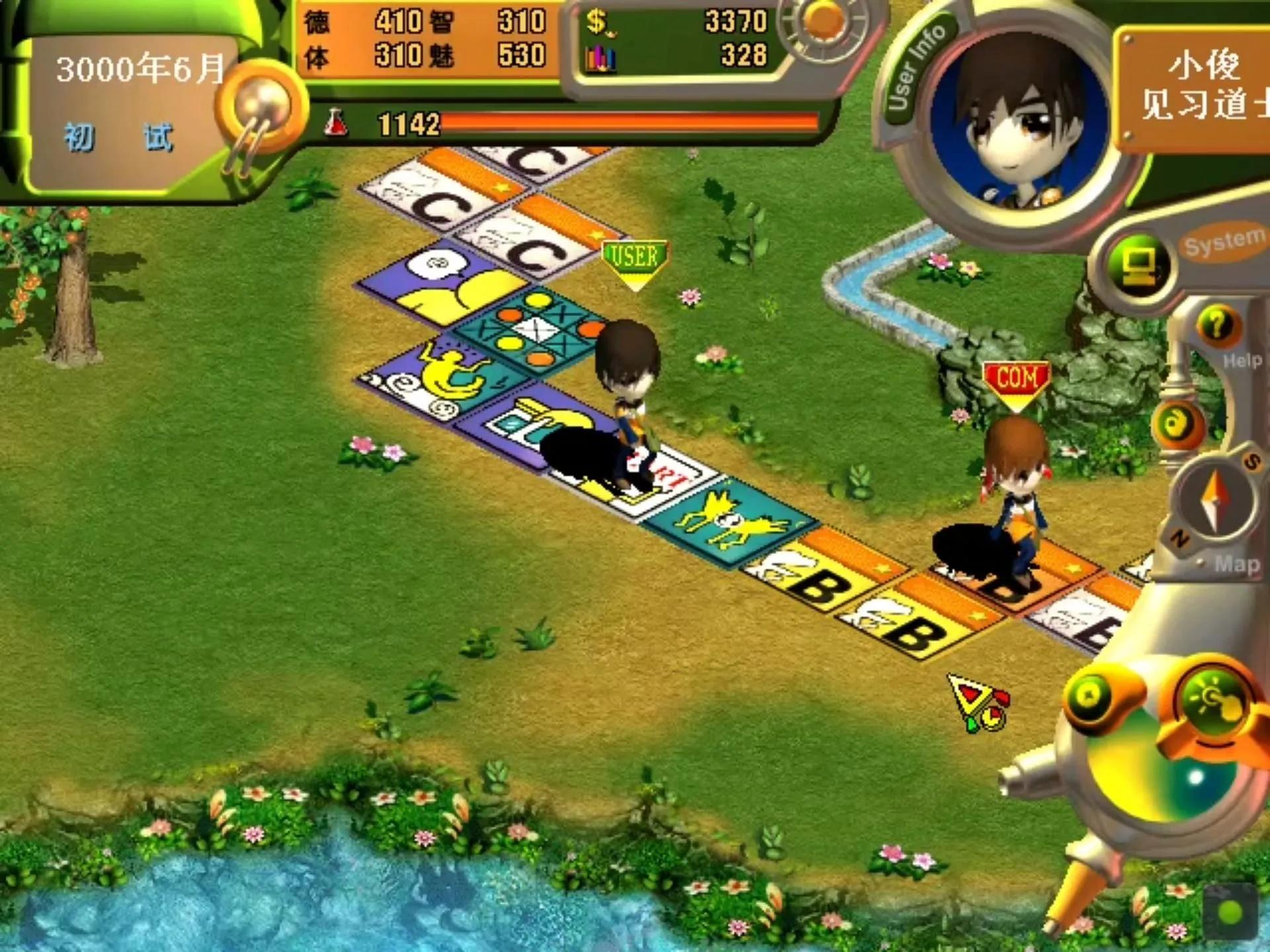Tap the green dot overlay button
The height and width of the screenshot is (952, 1270).
(1230, 912)
